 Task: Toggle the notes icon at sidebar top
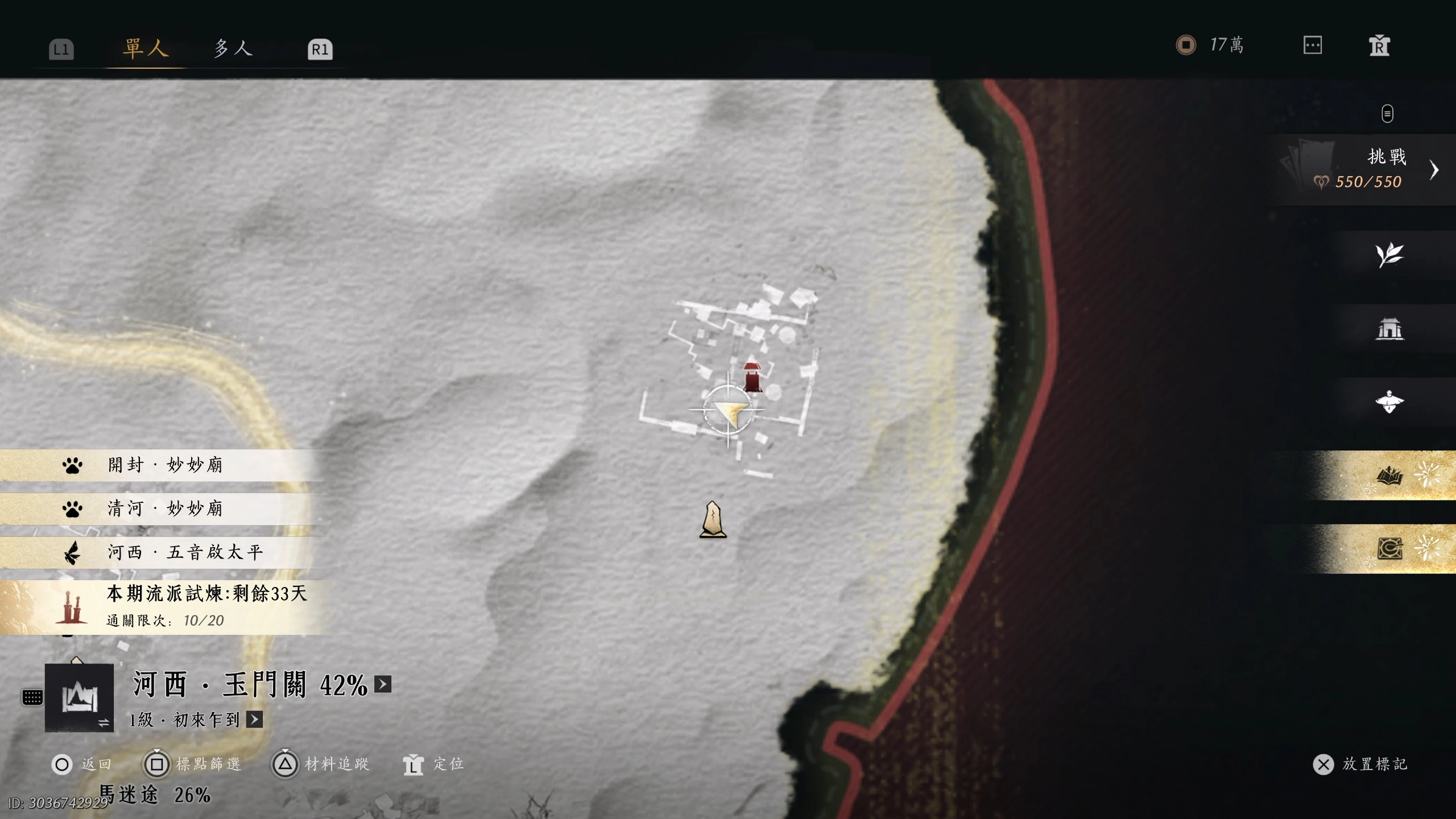(x=1387, y=114)
